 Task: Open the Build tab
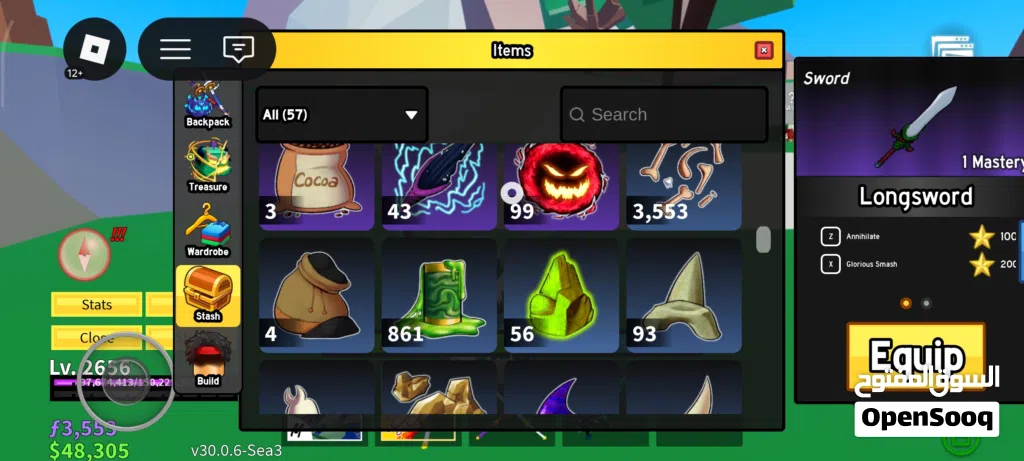pos(208,360)
